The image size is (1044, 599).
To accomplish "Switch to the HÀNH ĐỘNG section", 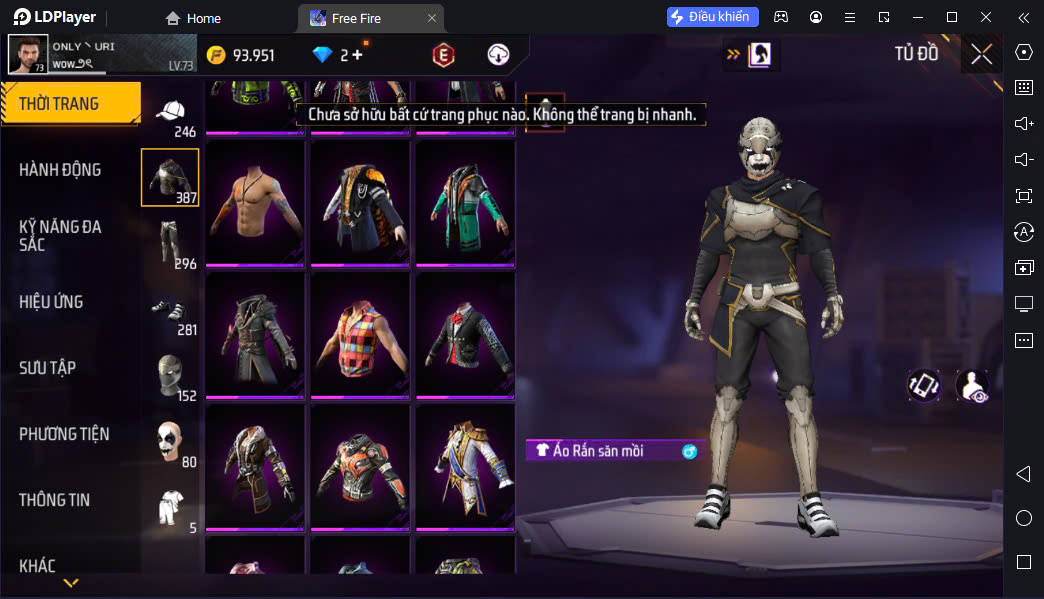I will click(60, 170).
